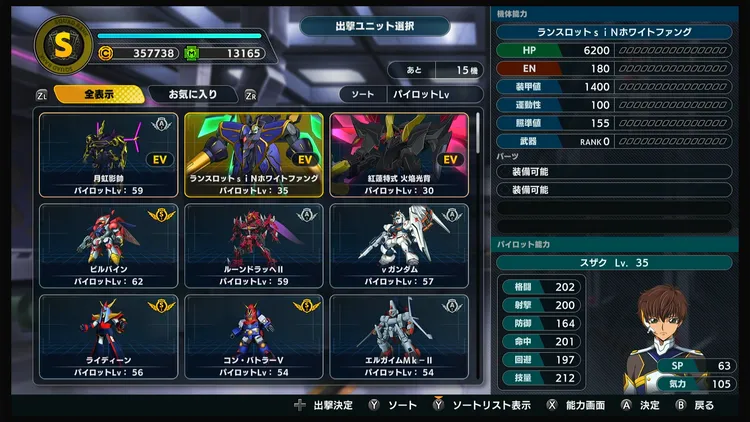Pick the 紅蓮特式 火焔光背 unit tile
Screen dimensions: 750x422
[x=399, y=154]
